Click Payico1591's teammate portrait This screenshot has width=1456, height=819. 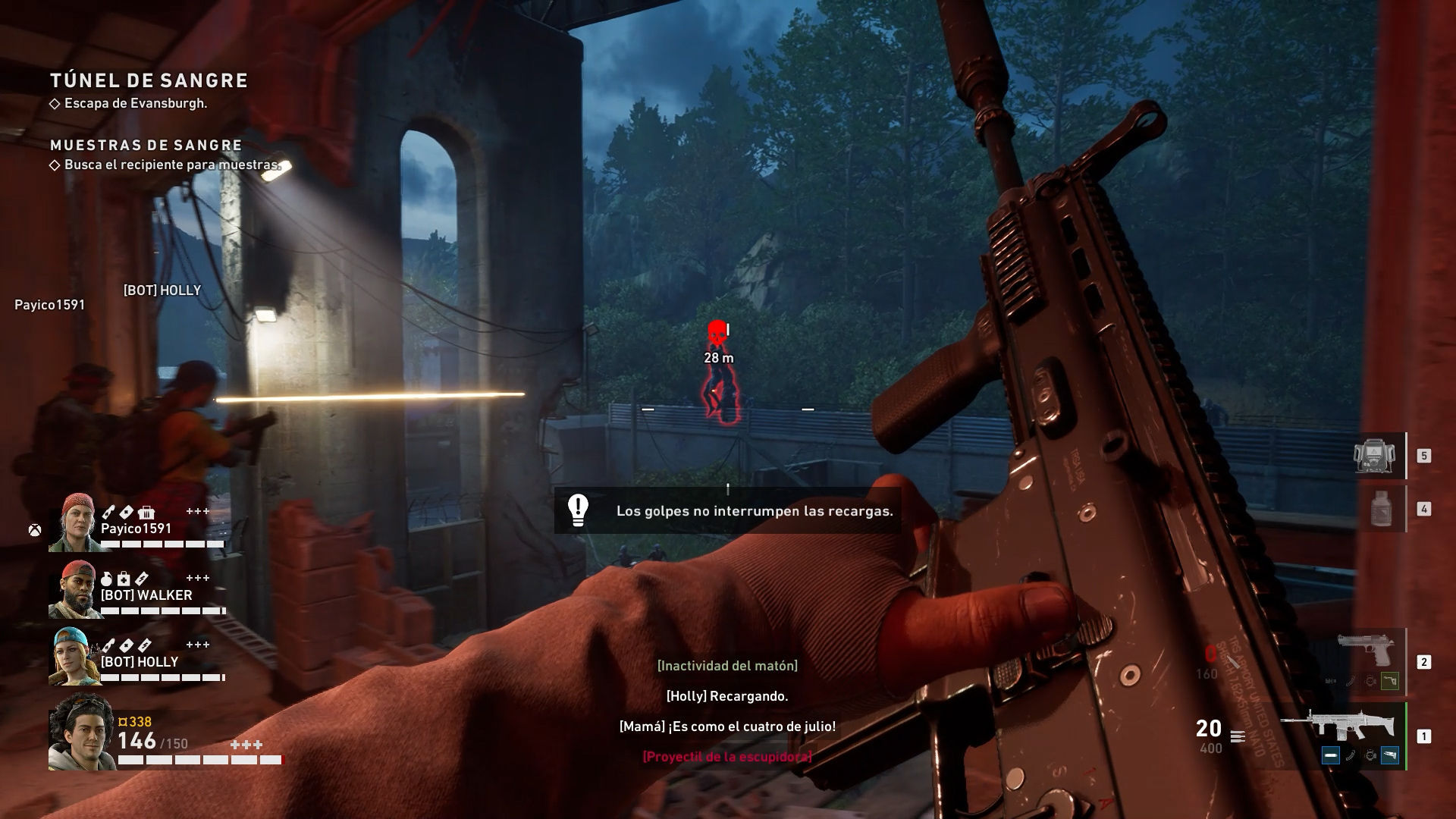[74, 522]
